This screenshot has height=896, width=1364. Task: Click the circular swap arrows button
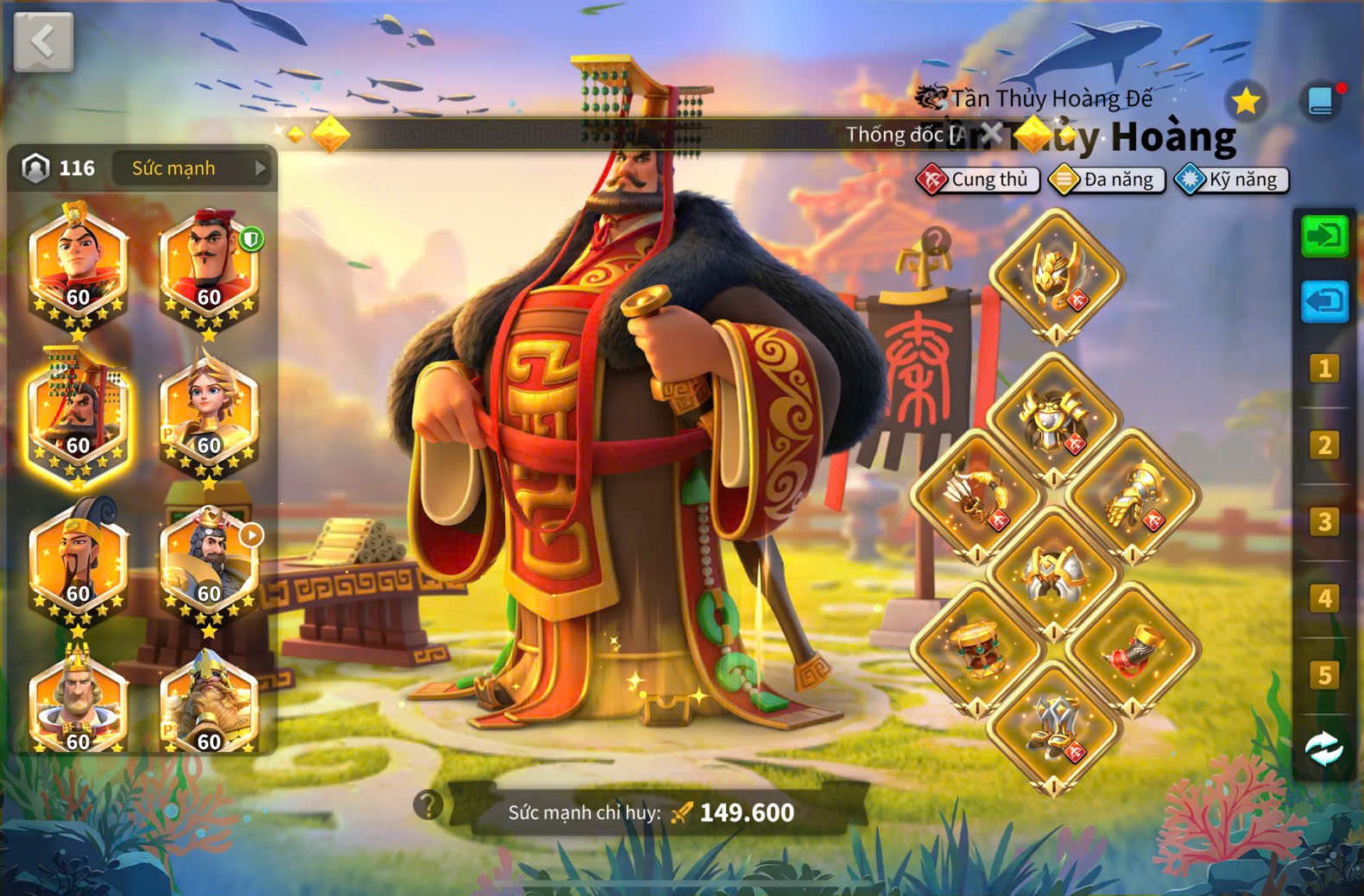point(1324,749)
